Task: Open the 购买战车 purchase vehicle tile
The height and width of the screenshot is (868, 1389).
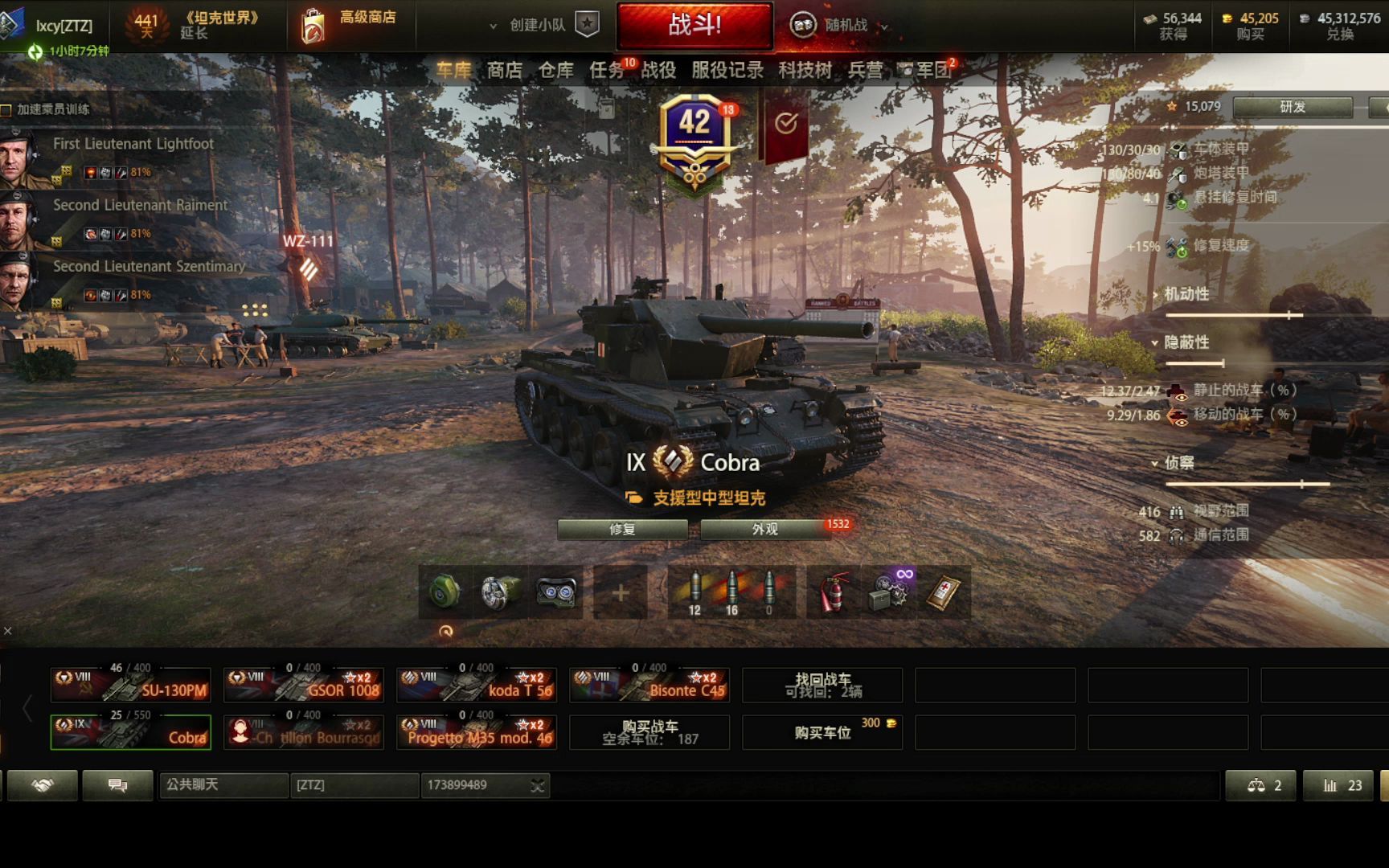Action: [649, 732]
